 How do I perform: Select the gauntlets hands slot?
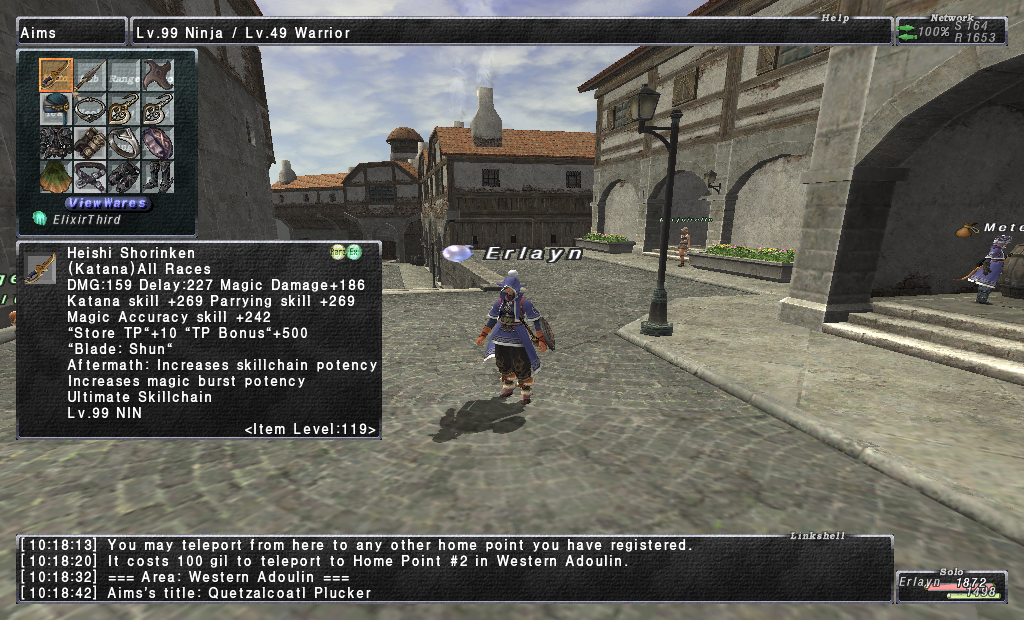pyautogui.click(x=90, y=143)
